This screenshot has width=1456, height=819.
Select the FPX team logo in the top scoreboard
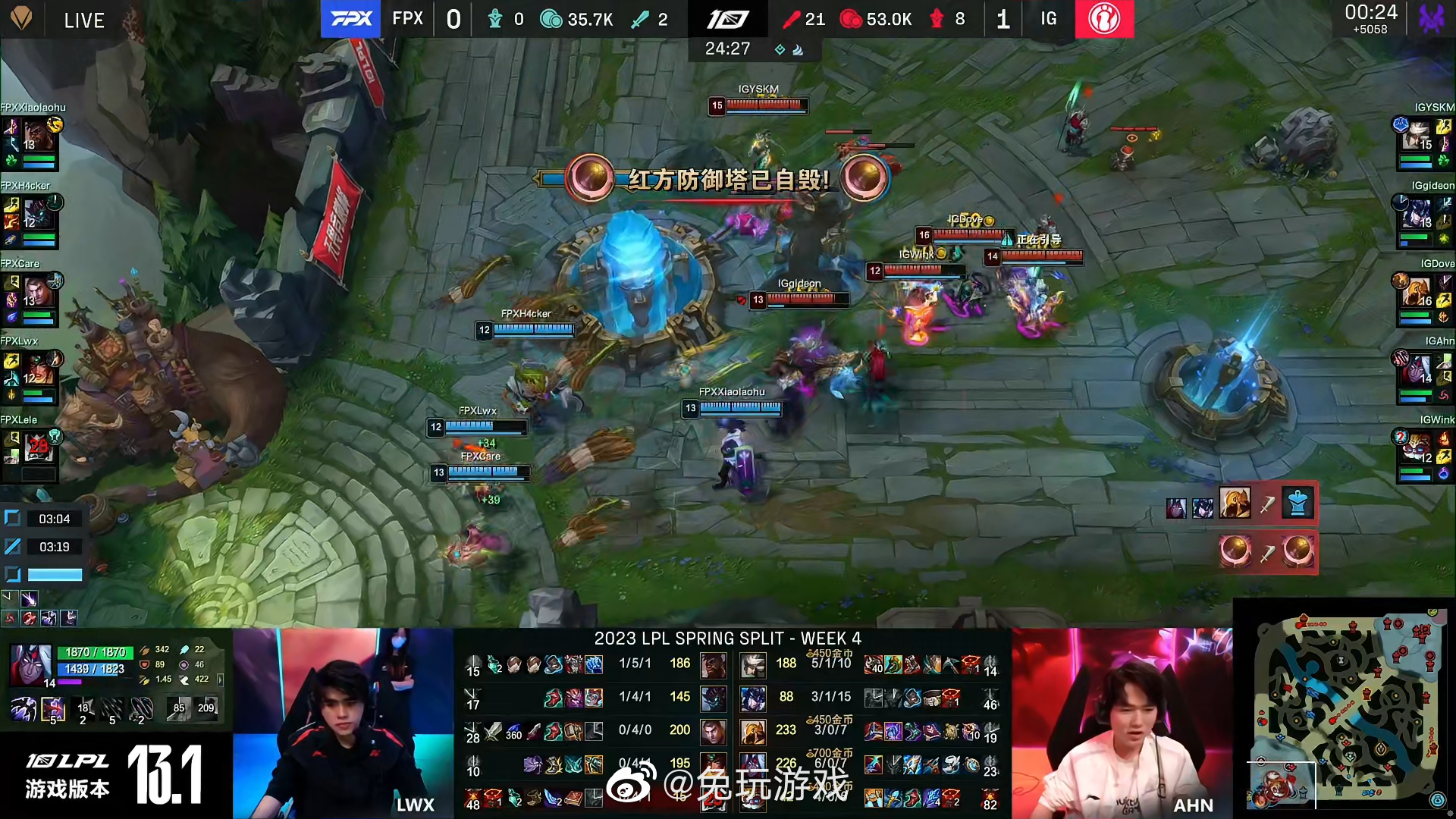click(350, 20)
